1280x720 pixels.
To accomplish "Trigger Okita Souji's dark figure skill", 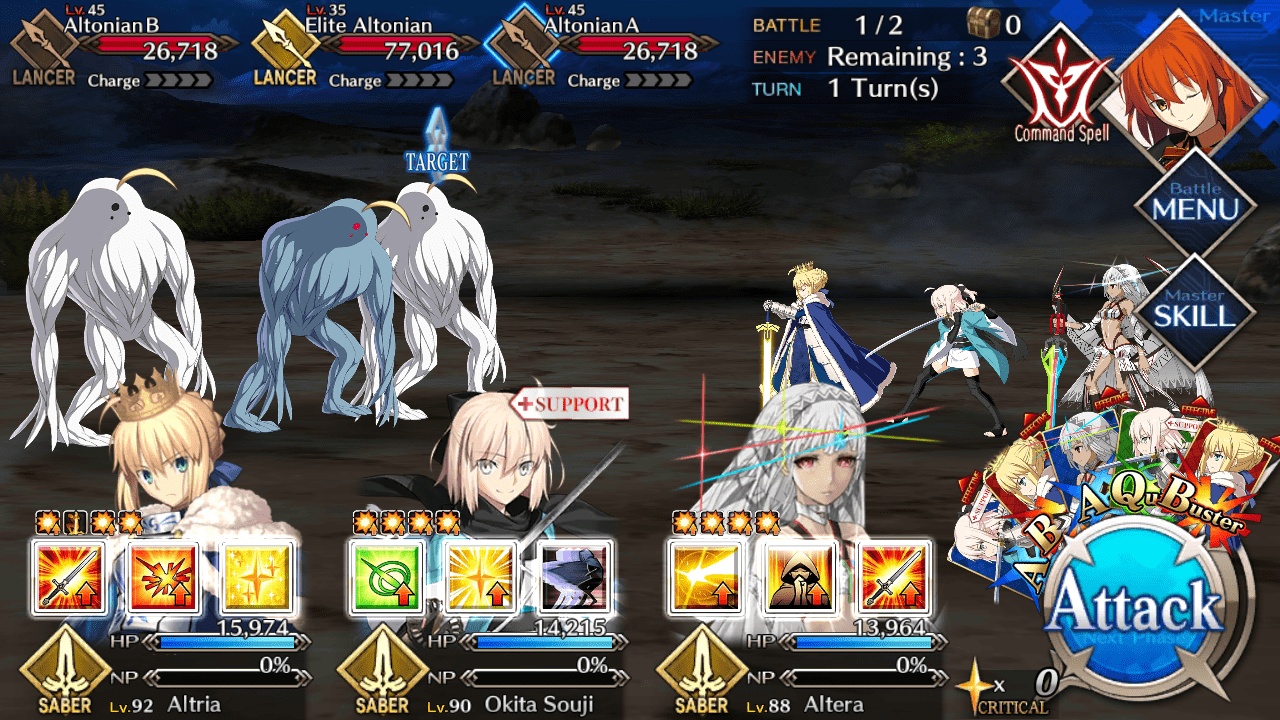I will [x=575, y=578].
